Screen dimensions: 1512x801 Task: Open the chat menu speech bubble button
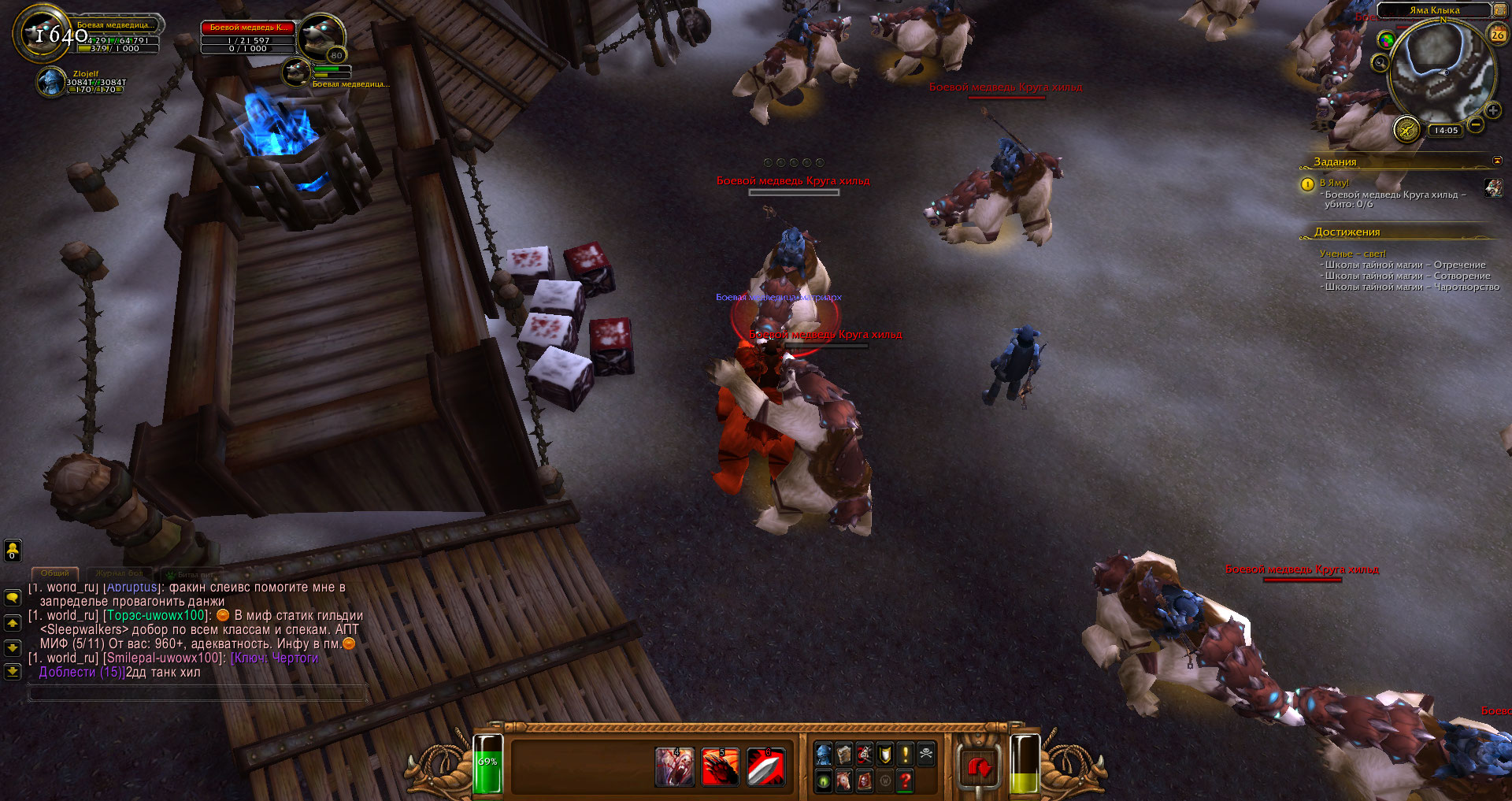(x=13, y=598)
